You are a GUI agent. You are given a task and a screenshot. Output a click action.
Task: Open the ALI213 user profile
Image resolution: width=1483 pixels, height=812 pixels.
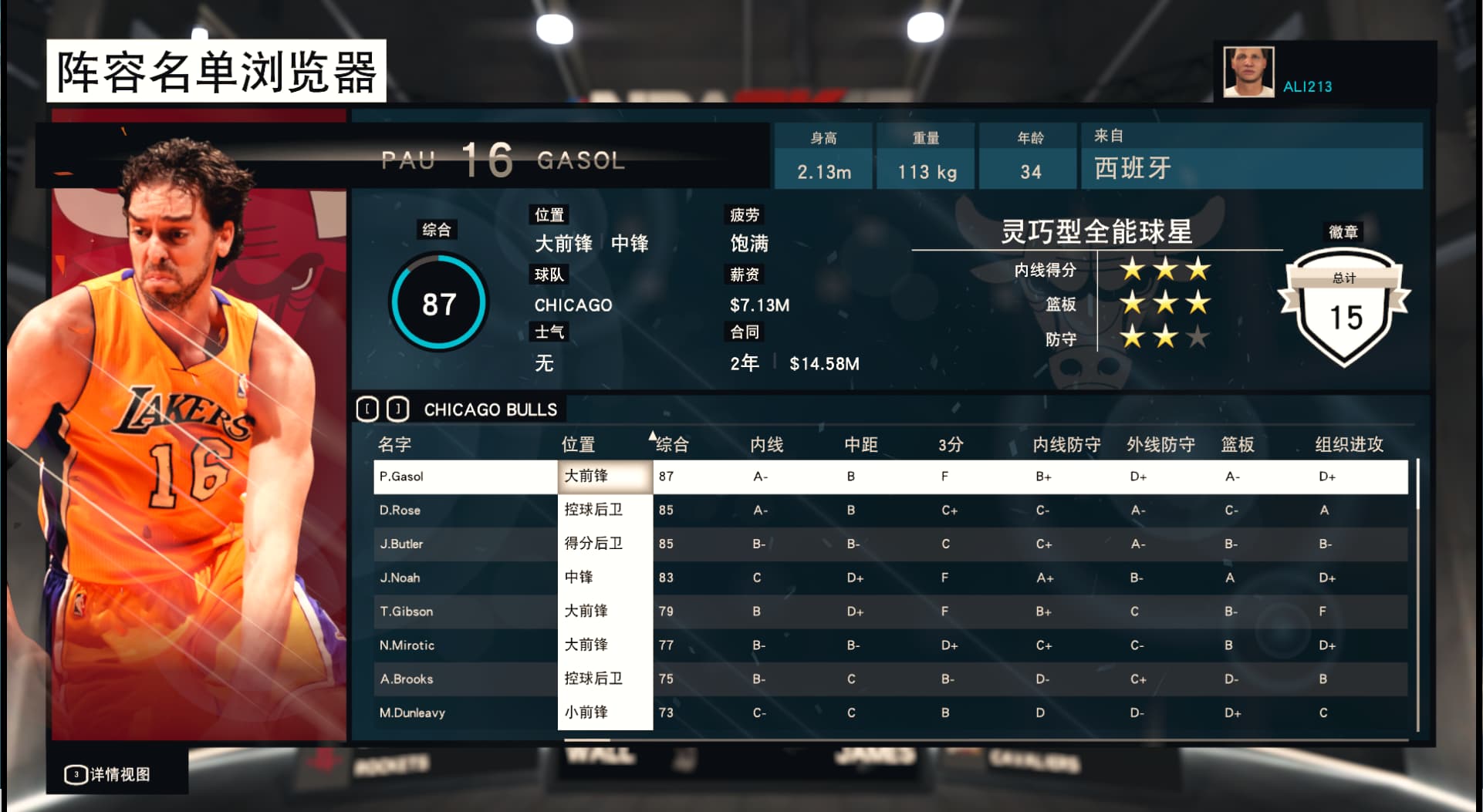point(1306,86)
